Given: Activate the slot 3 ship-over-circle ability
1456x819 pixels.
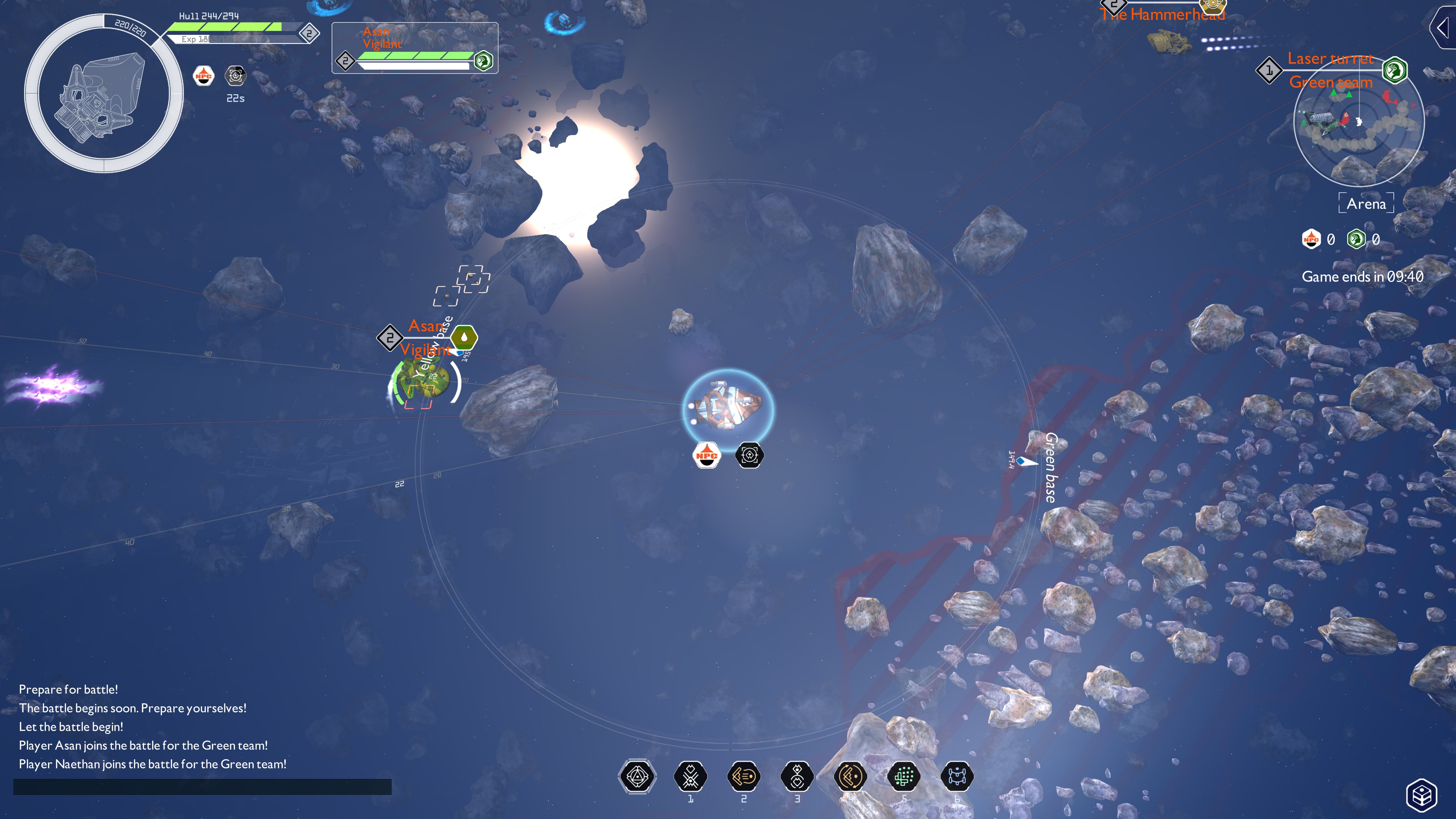Looking at the screenshot, I should point(797,777).
